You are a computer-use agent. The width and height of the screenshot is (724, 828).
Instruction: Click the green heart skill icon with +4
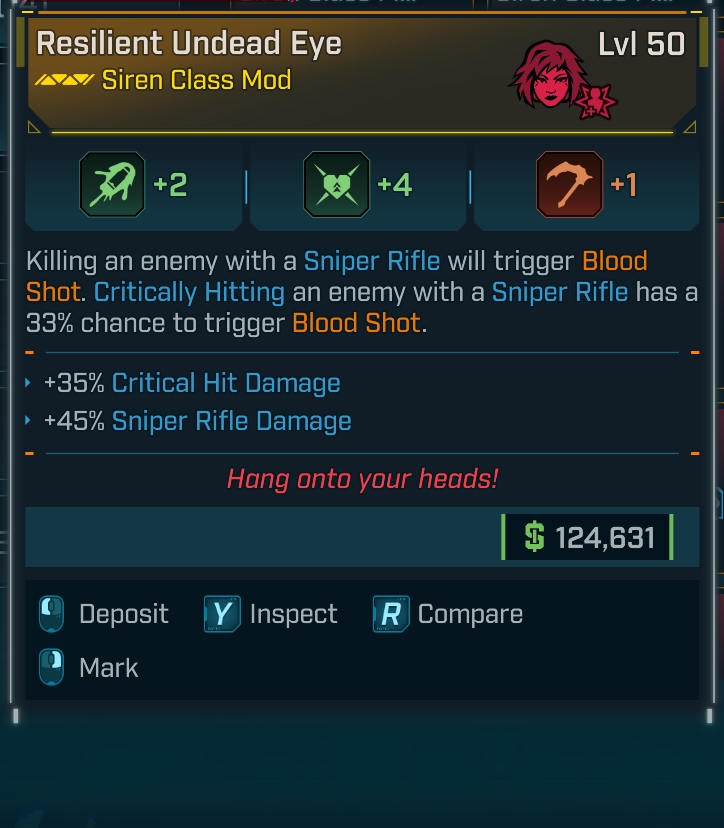tap(336, 185)
